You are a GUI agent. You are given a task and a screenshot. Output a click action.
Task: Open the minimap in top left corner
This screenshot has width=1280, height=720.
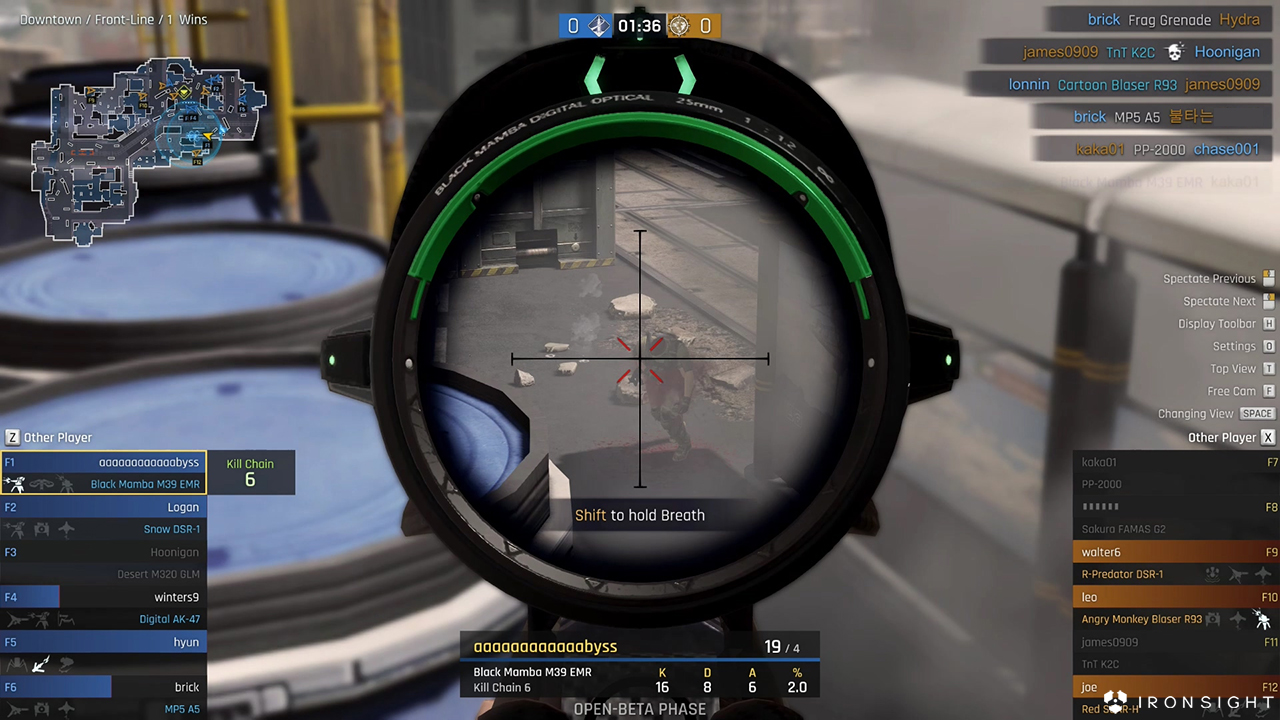click(150, 150)
